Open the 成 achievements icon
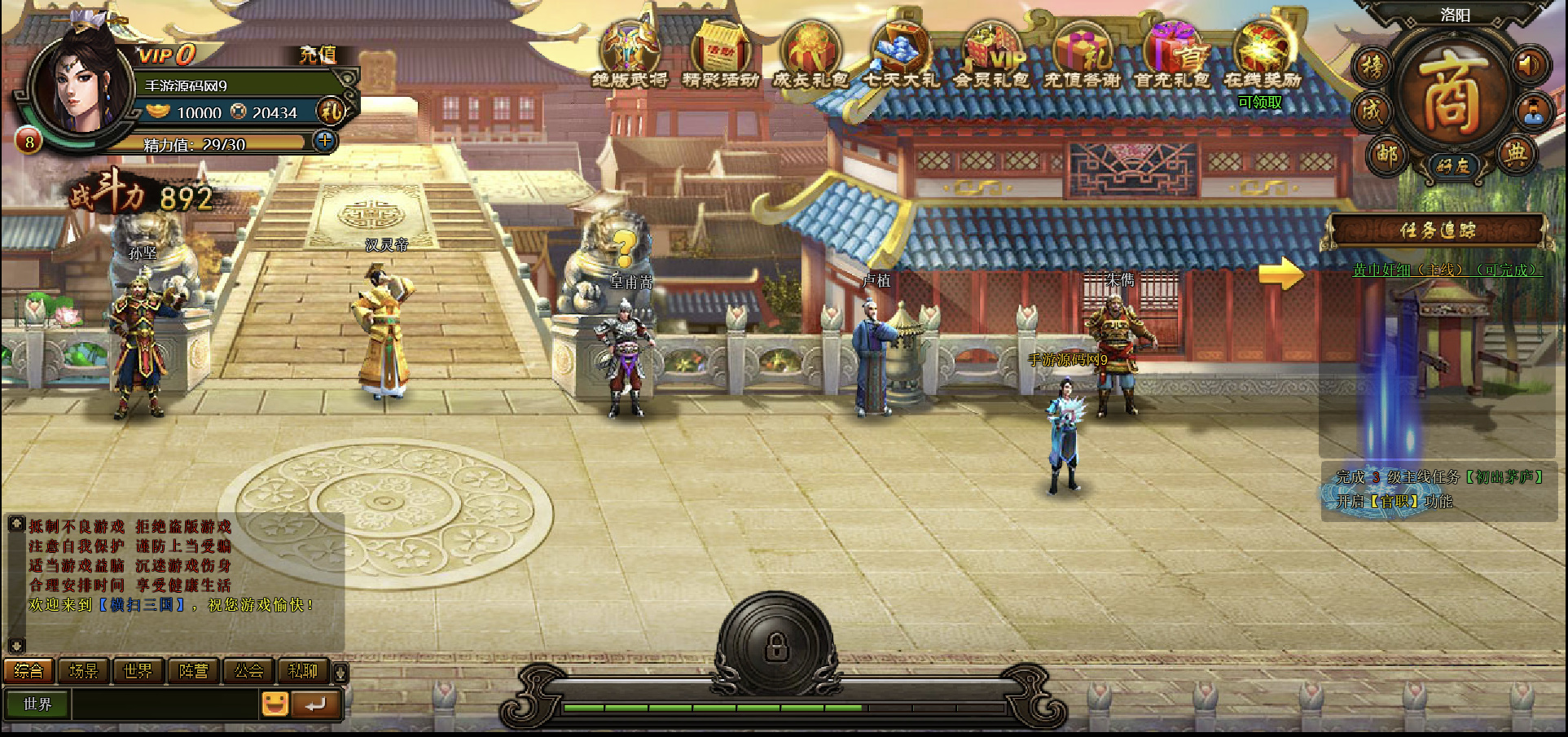1568x737 pixels. click(1373, 111)
